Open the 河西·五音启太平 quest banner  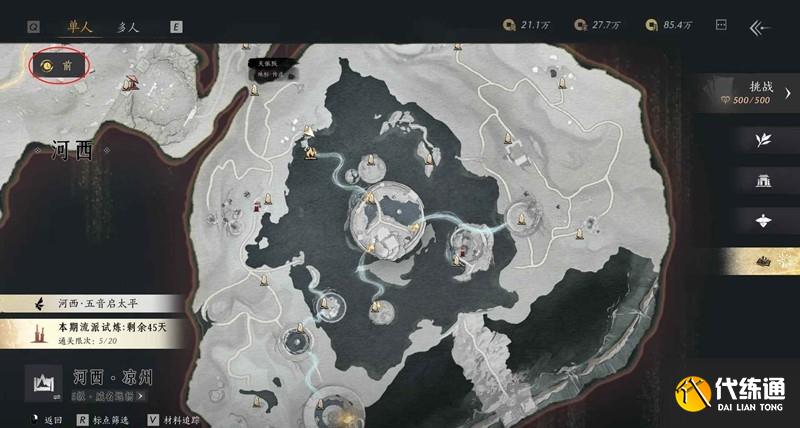click(95, 303)
